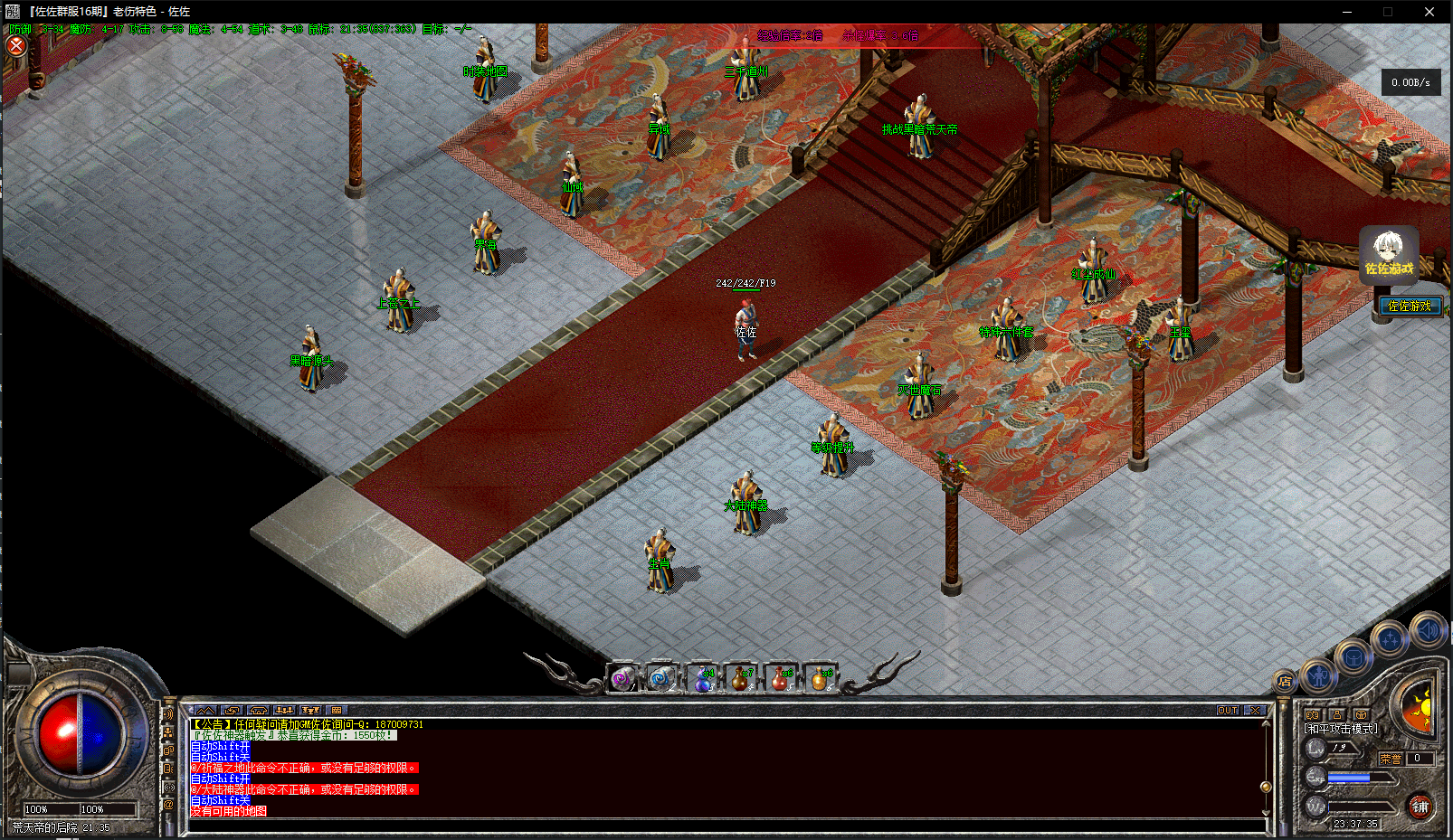
Task: Click the red X icon at top-left
Action: click(16, 45)
